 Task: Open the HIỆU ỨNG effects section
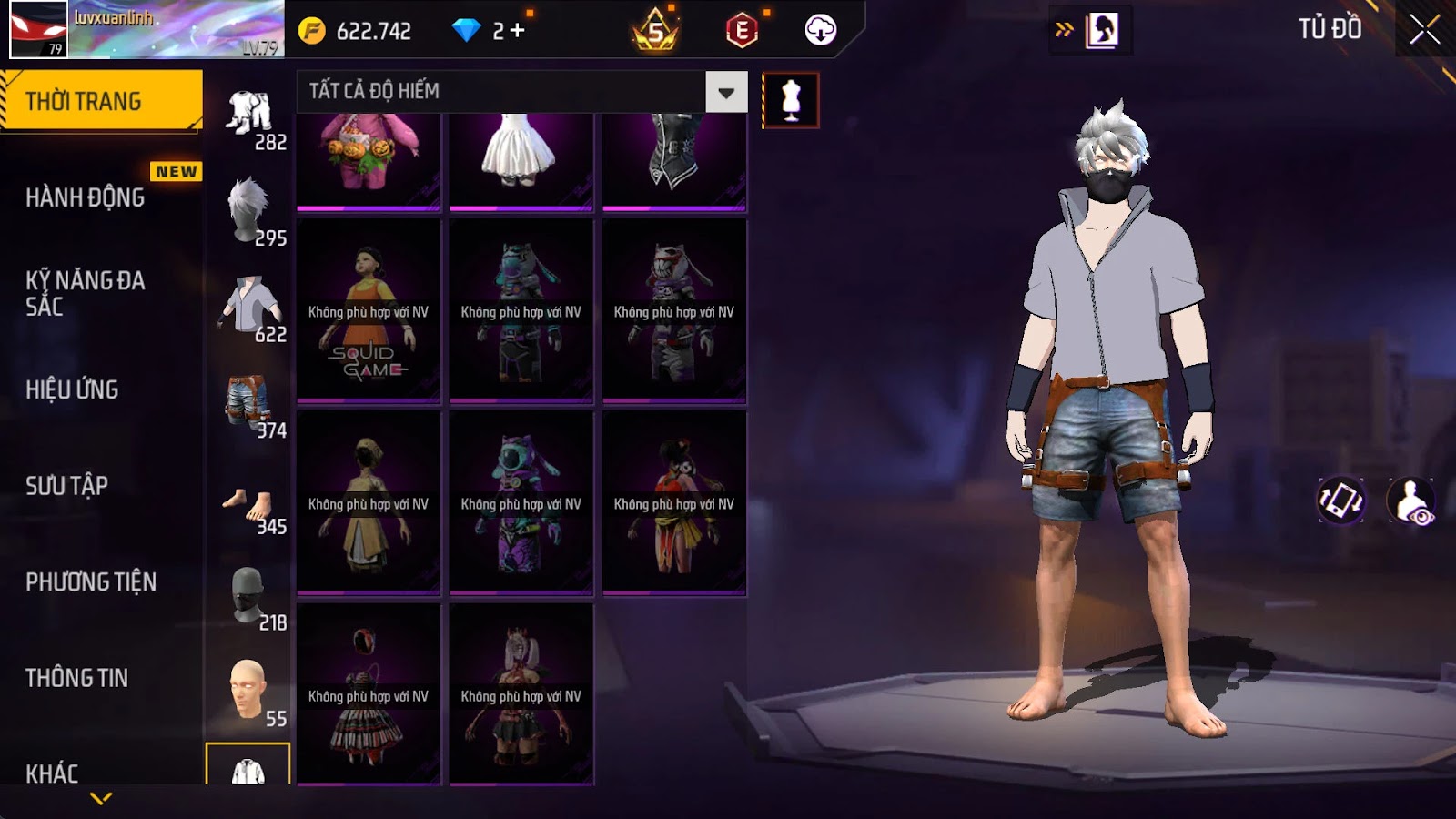72,389
